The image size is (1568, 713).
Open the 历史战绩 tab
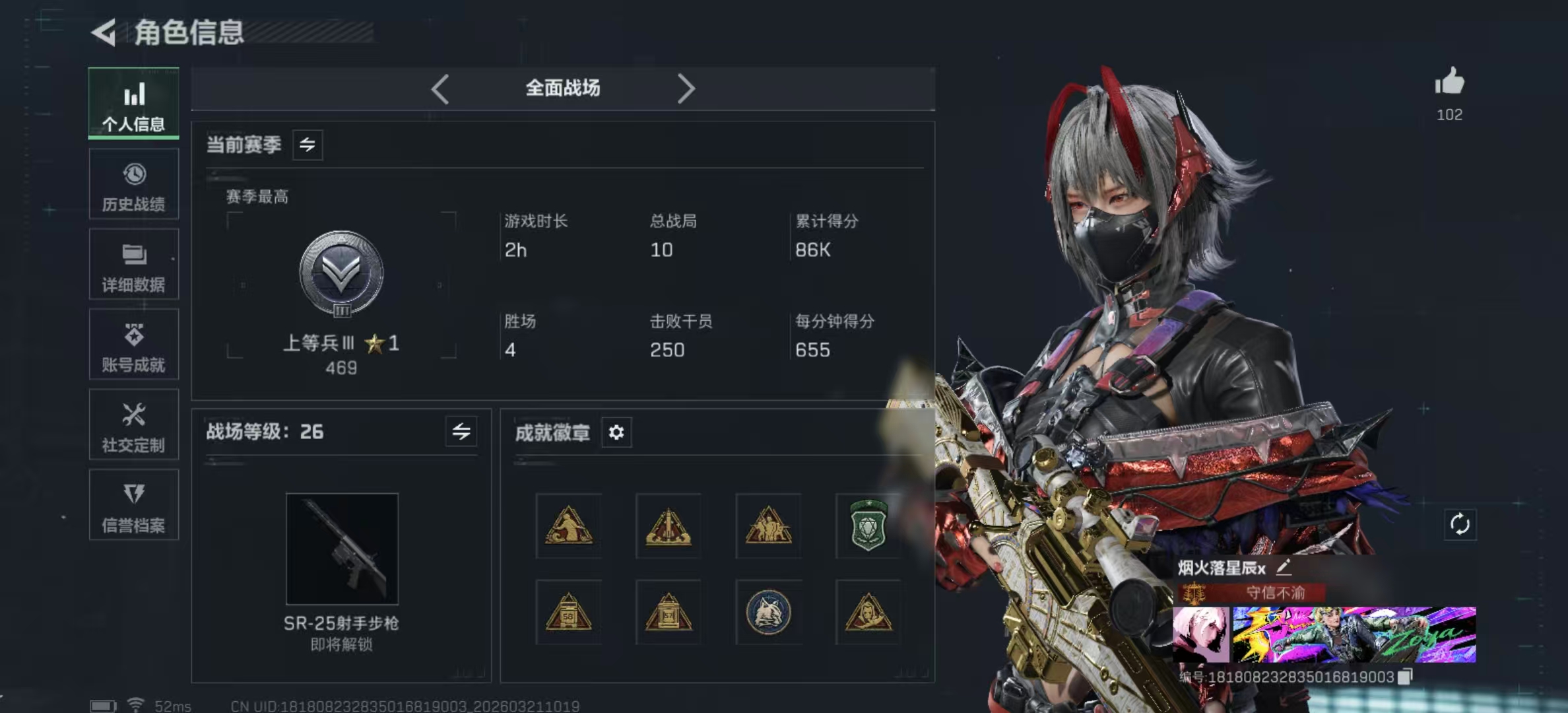click(134, 185)
